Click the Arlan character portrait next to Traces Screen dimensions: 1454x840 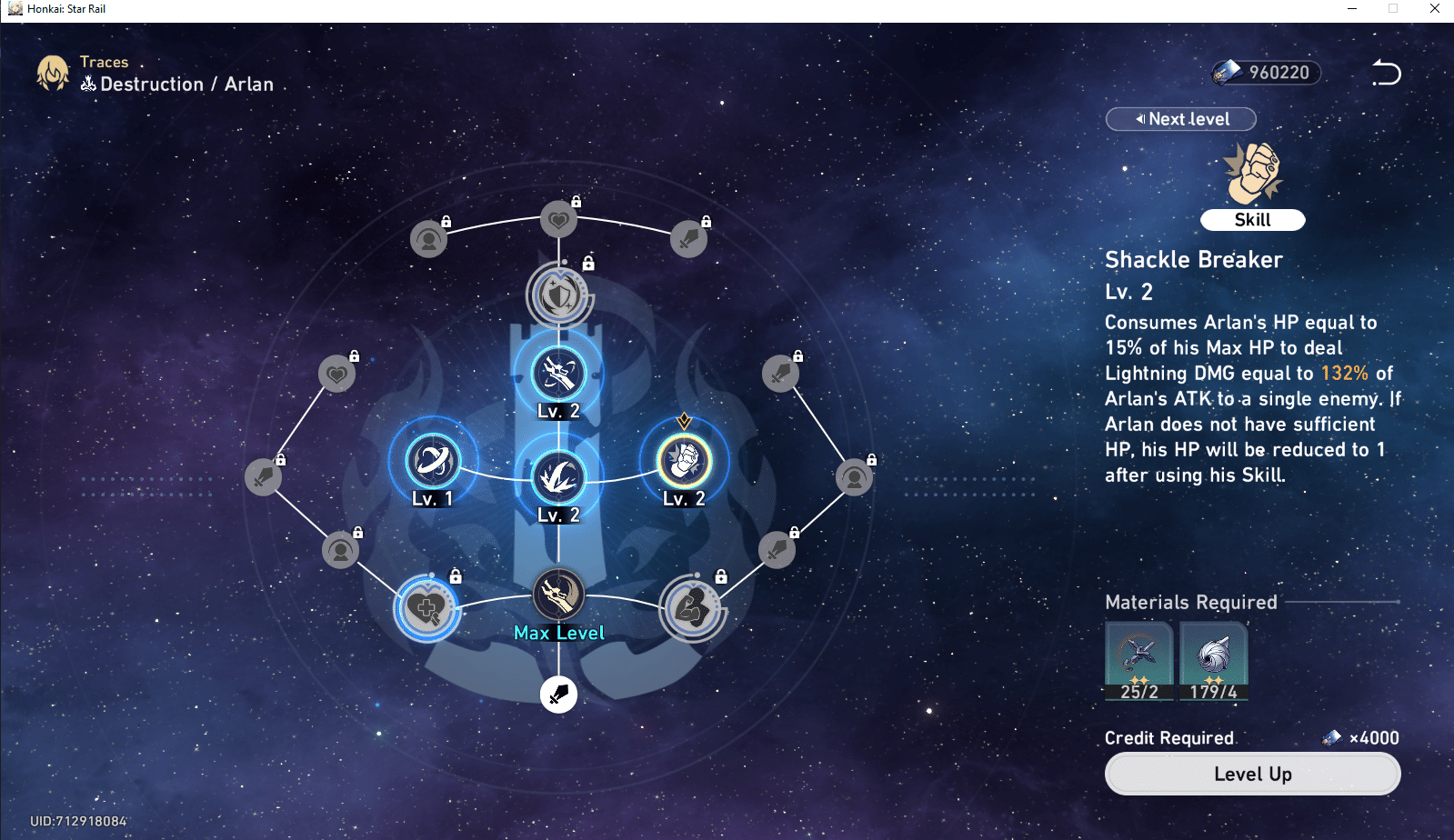[53, 73]
